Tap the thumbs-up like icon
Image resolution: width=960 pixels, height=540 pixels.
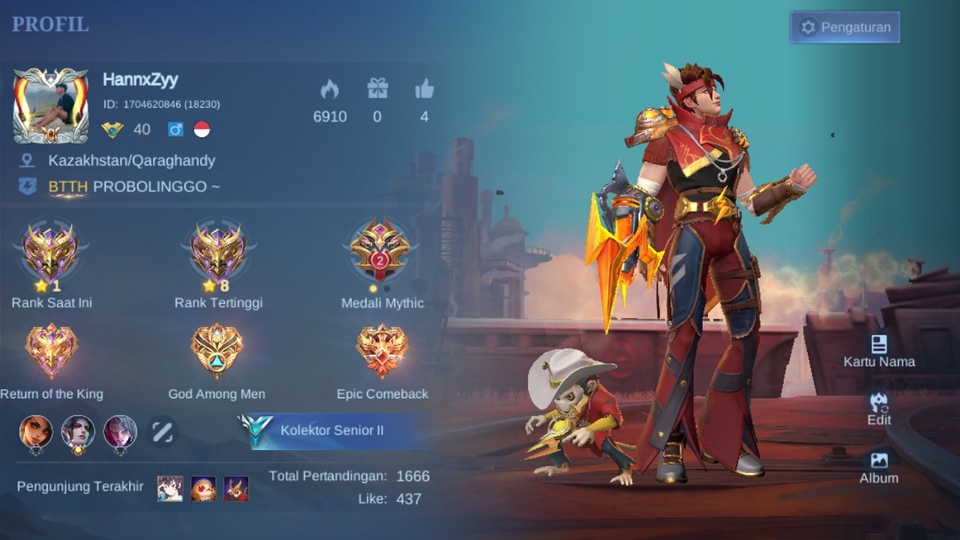pyautogui.click(x=424, y=89)
